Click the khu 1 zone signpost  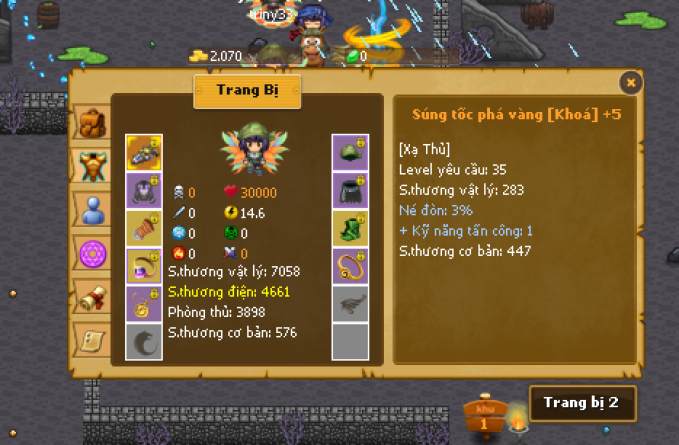485,417
